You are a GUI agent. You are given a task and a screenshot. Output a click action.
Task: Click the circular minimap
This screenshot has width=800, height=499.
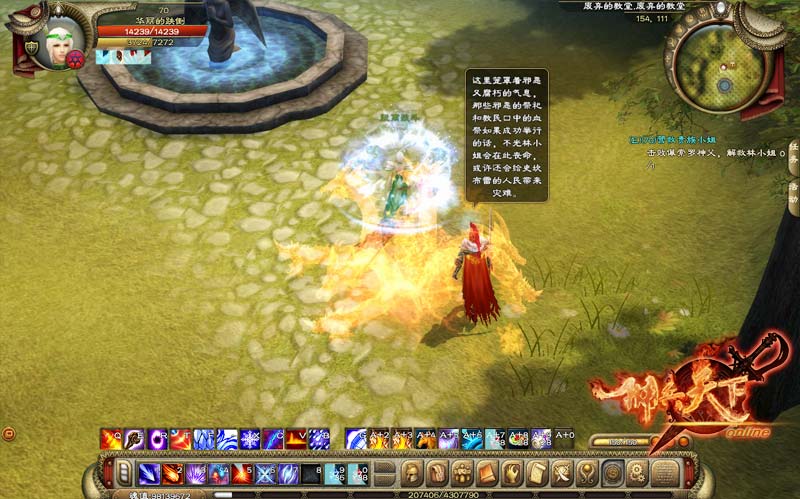pos(718,60)
